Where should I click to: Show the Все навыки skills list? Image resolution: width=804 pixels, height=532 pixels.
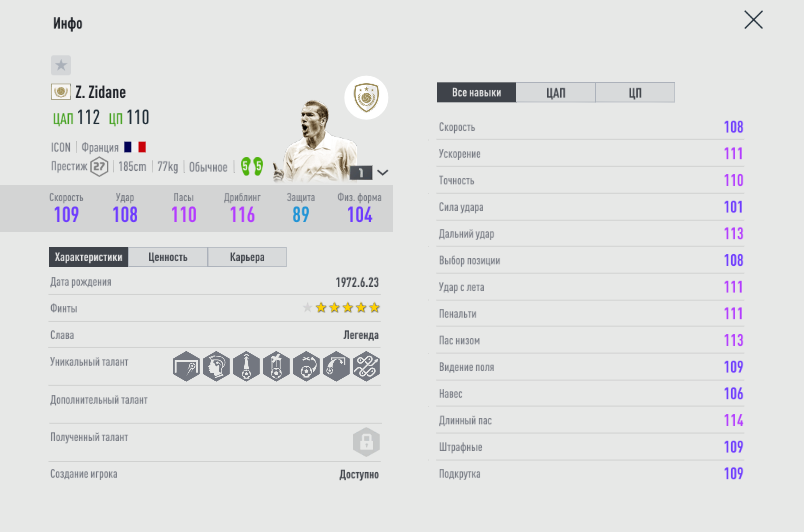(x=476, y=93)
